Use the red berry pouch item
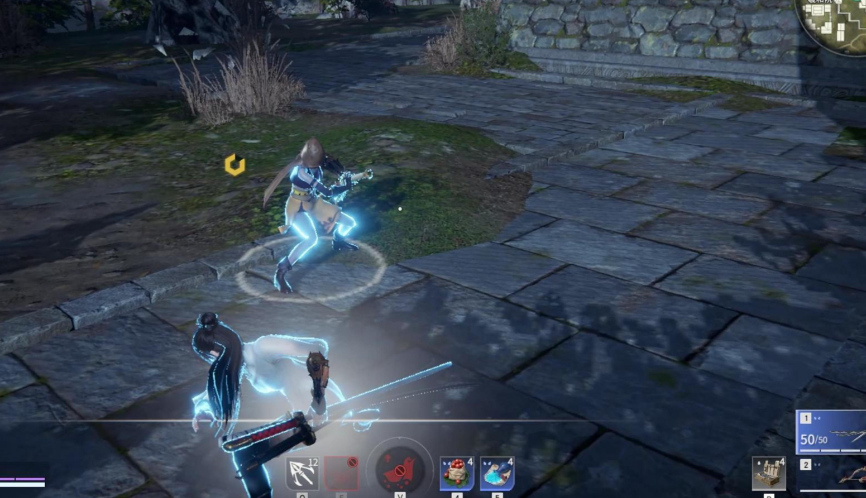Viewport: 866px width, 498px height. click(457, 474)
